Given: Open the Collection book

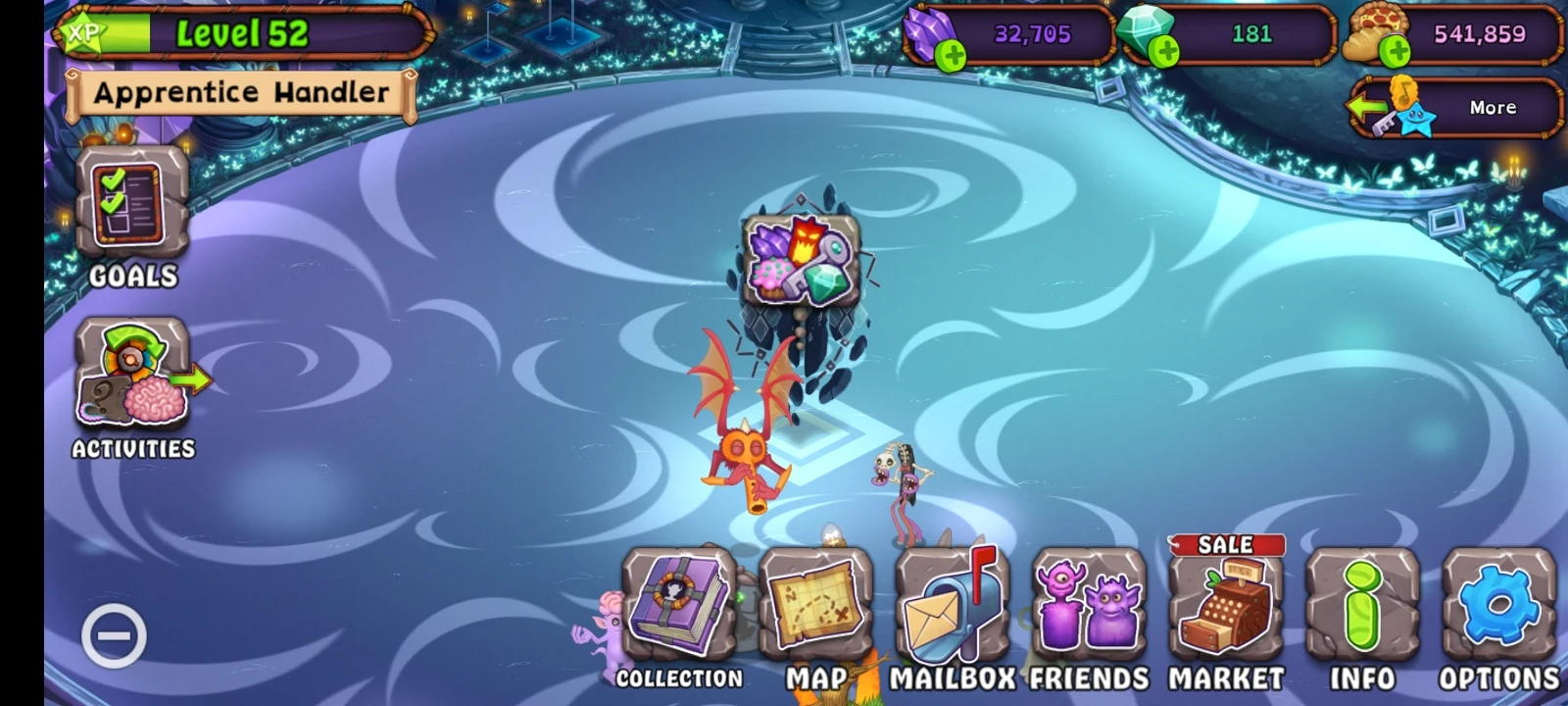Looking at the screenshot, I should (679, 608).
